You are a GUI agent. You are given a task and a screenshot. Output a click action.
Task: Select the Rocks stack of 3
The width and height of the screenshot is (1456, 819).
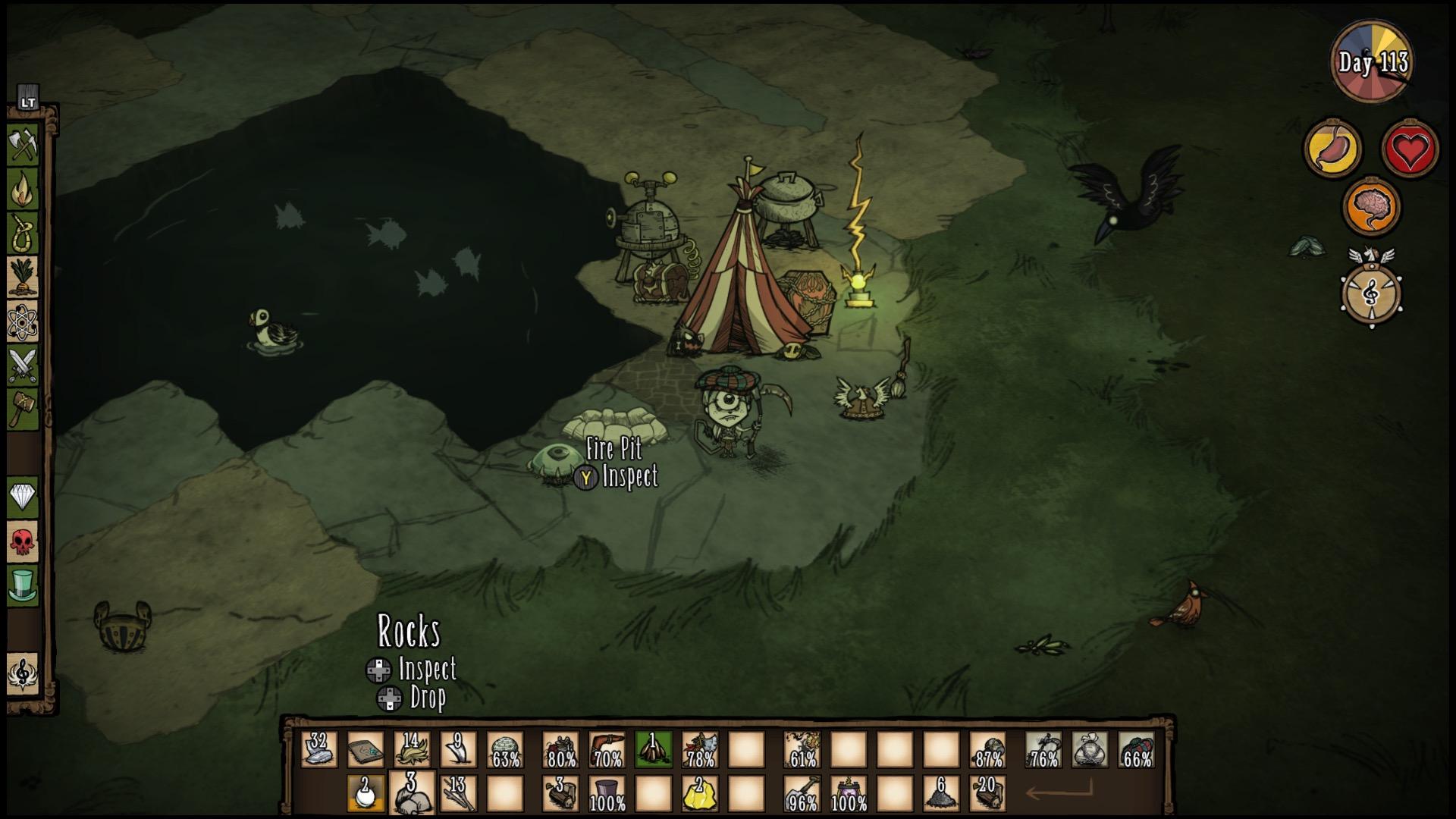pos(412,793)
